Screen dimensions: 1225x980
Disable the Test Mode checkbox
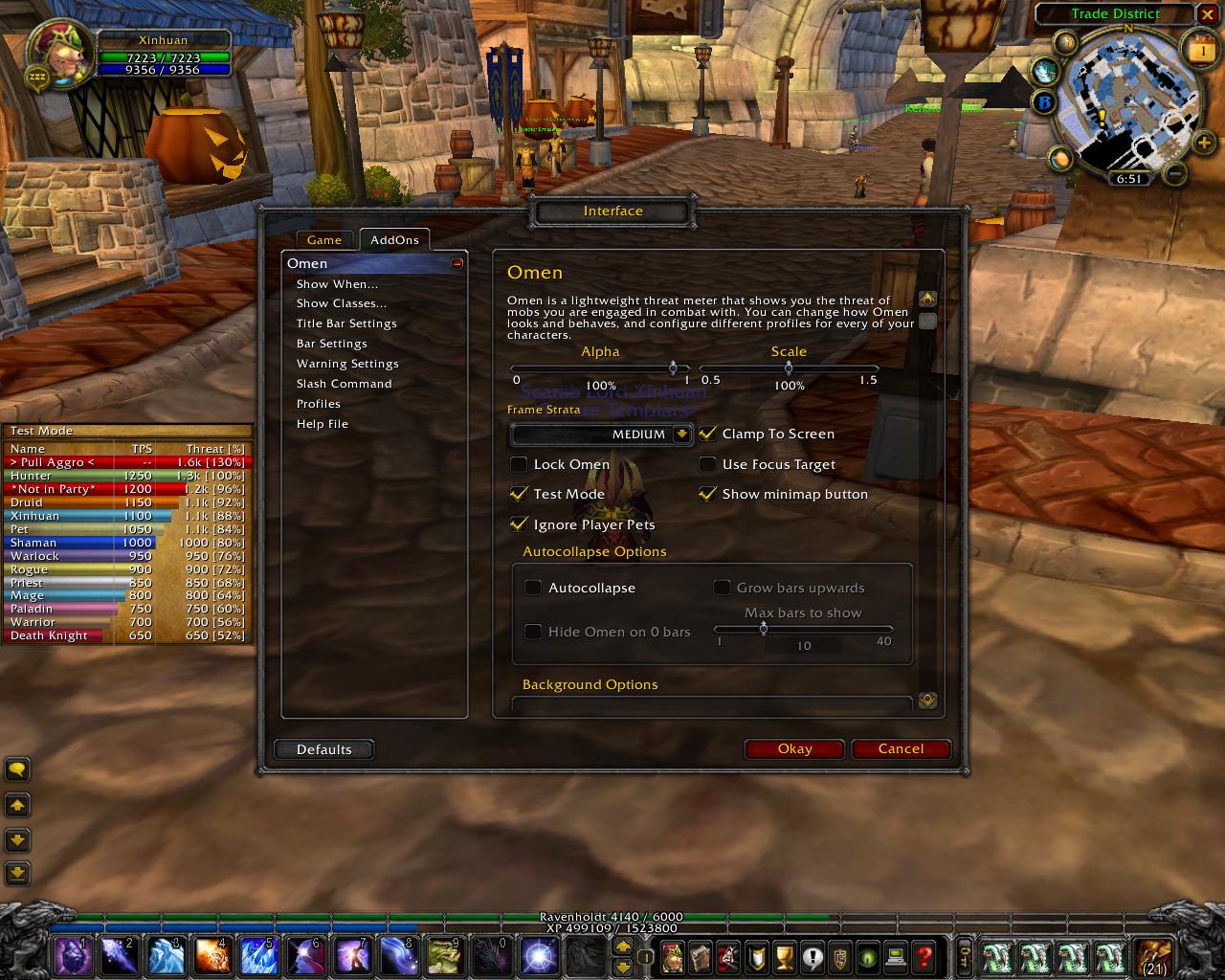click(x=519, y=494)
